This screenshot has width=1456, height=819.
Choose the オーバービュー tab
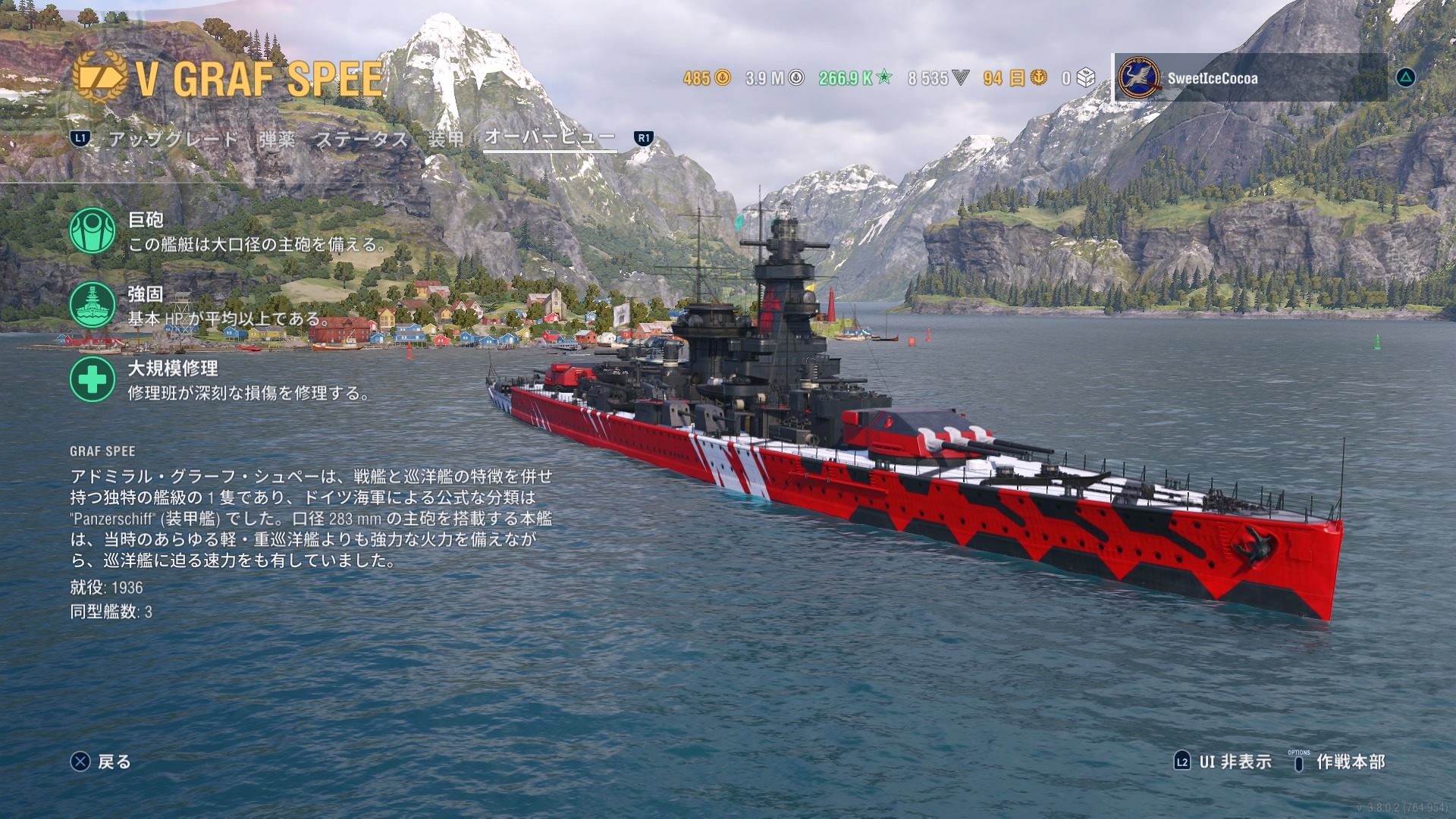549,137
